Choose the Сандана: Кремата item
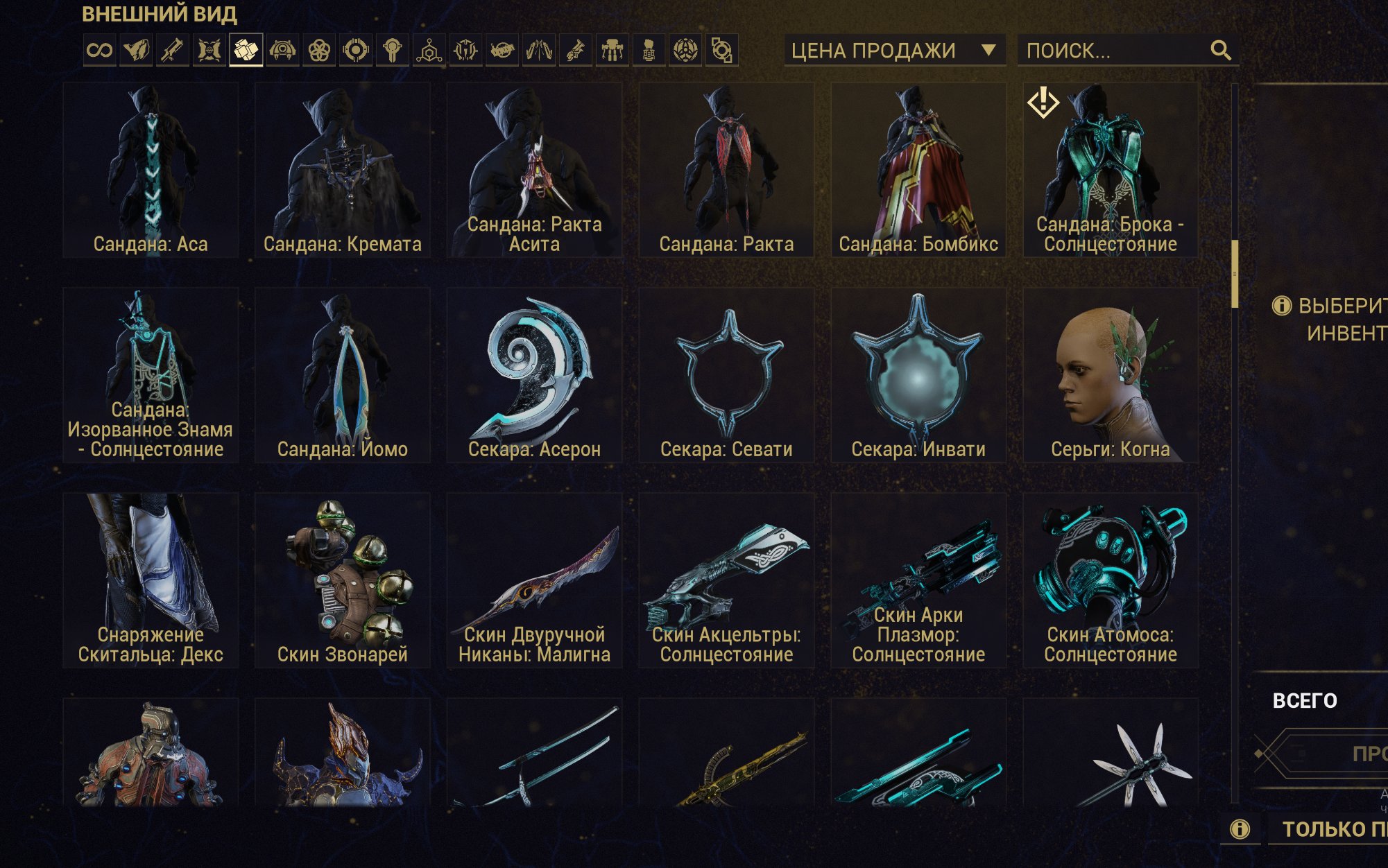 pyautogui.click(x=343, y=171)
